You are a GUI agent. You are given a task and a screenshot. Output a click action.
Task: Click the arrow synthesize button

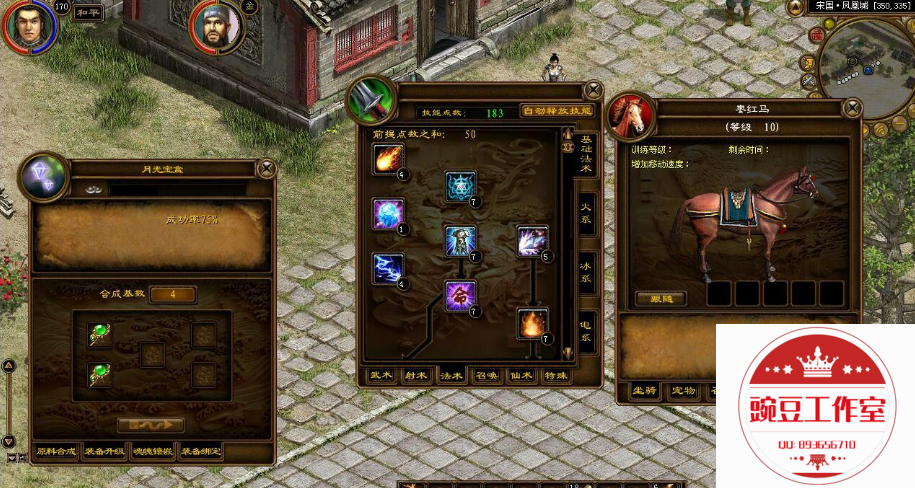coord(150,424)
